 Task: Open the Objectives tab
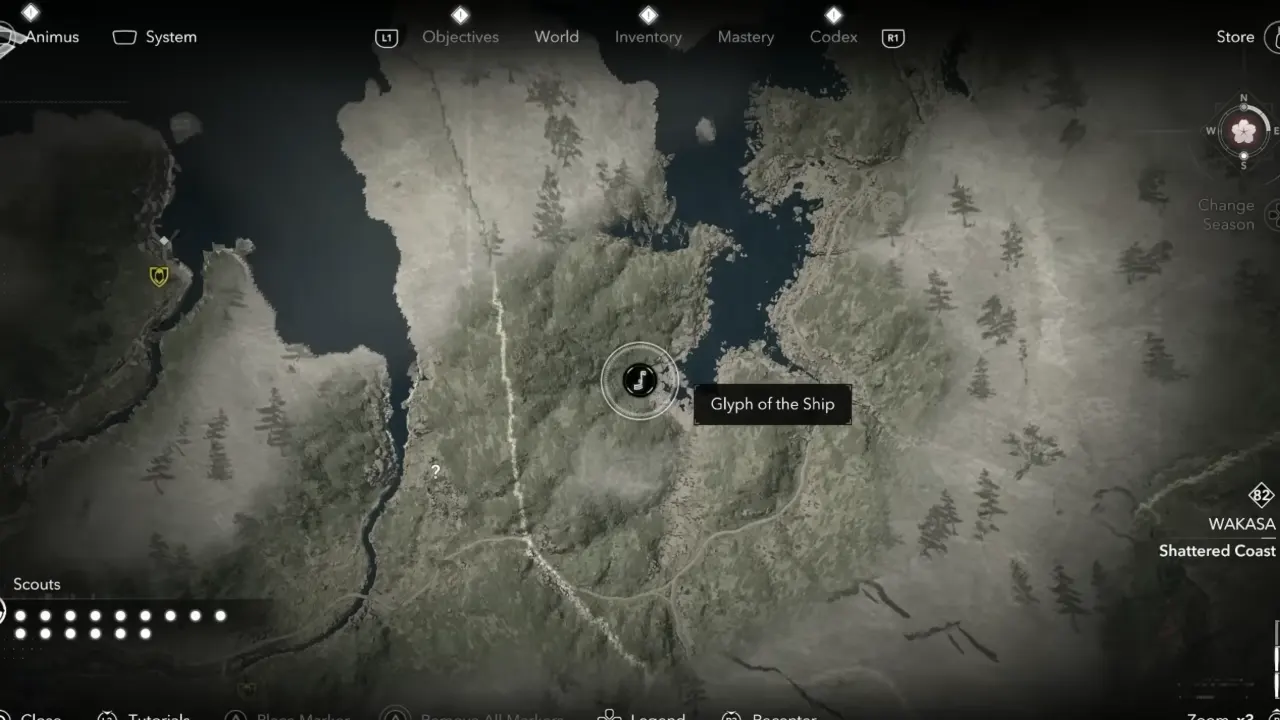[460, 37]
